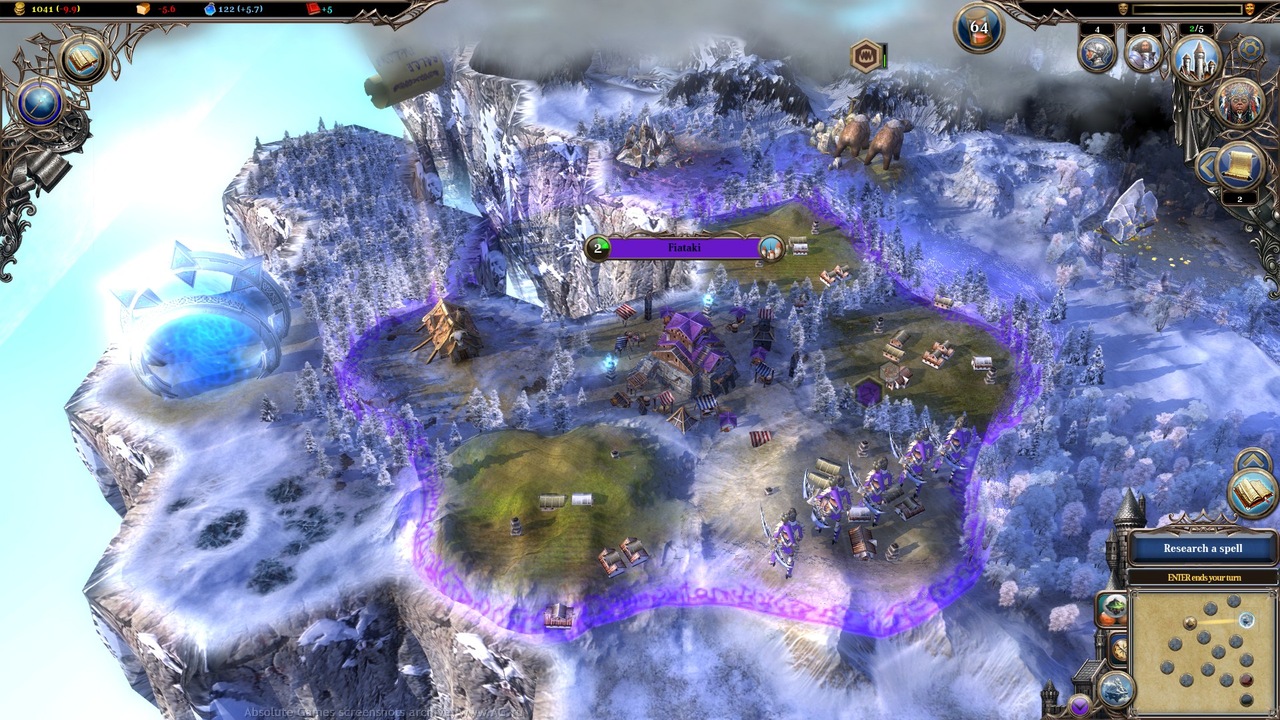Open the small spellbook in the top-left frame
This screenshot has height=720, width=1280.
[x=84, y=59]
